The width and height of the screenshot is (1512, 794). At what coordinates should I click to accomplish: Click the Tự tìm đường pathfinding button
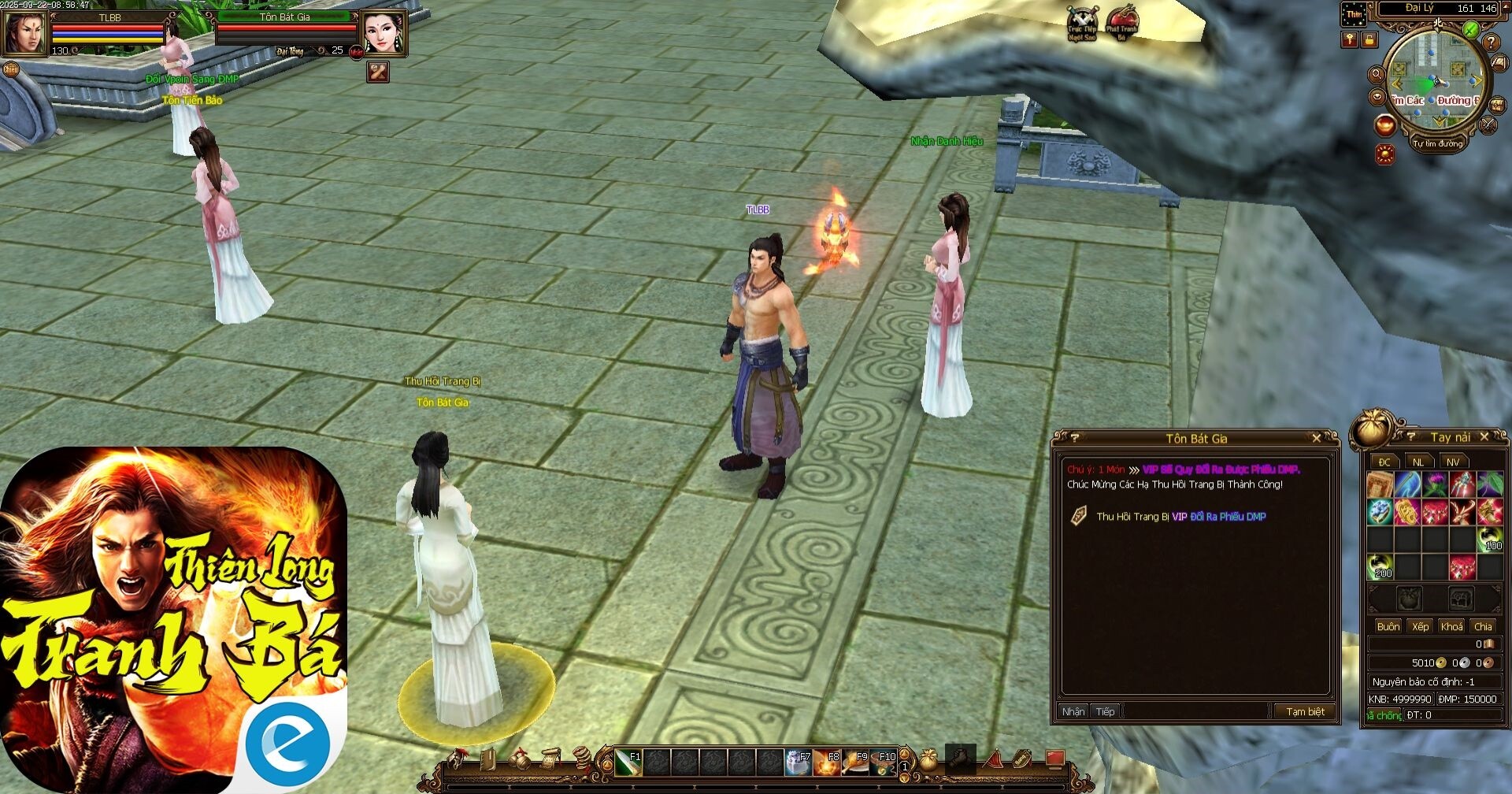tap(1437, 143)
